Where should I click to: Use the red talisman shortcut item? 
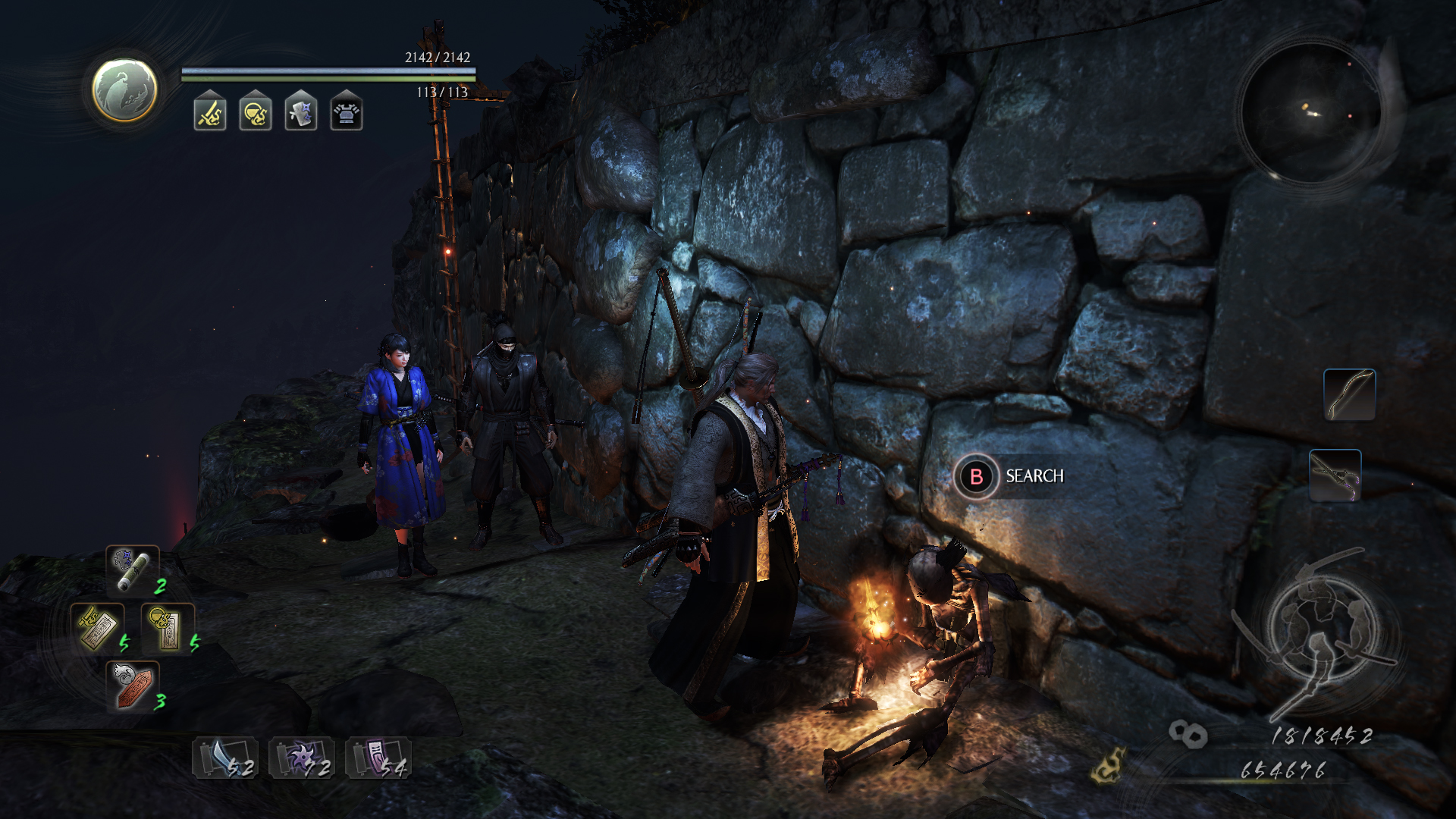(132, 686)
